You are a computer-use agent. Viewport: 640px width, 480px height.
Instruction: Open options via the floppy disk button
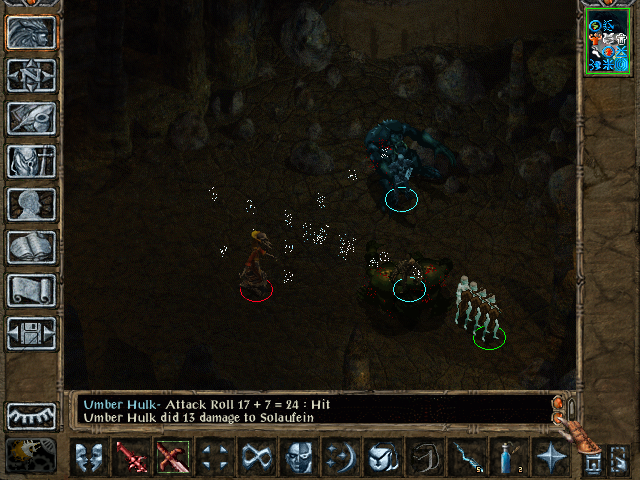click(31, 333)
